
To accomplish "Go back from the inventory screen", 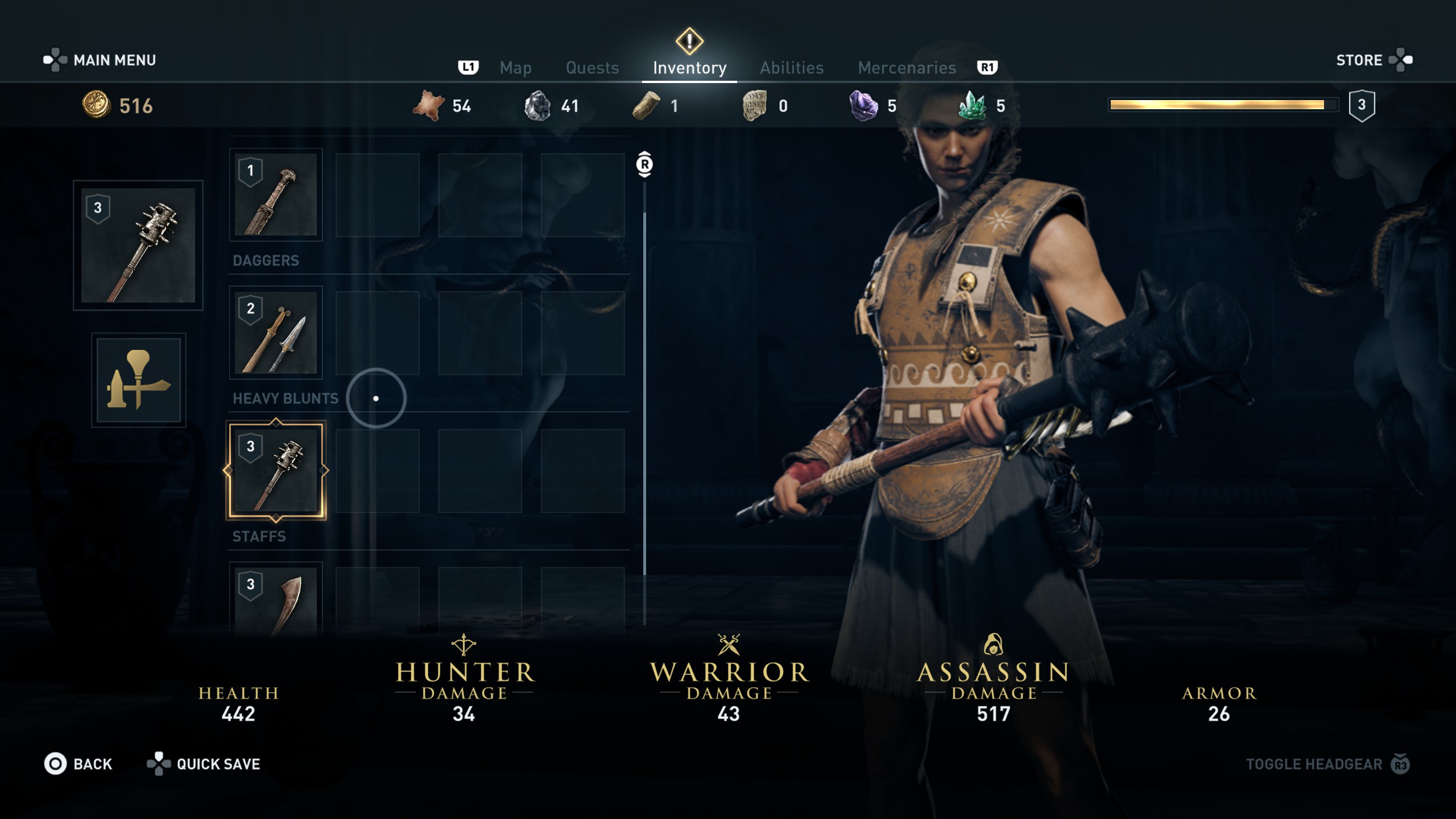I will click(78, 764).
